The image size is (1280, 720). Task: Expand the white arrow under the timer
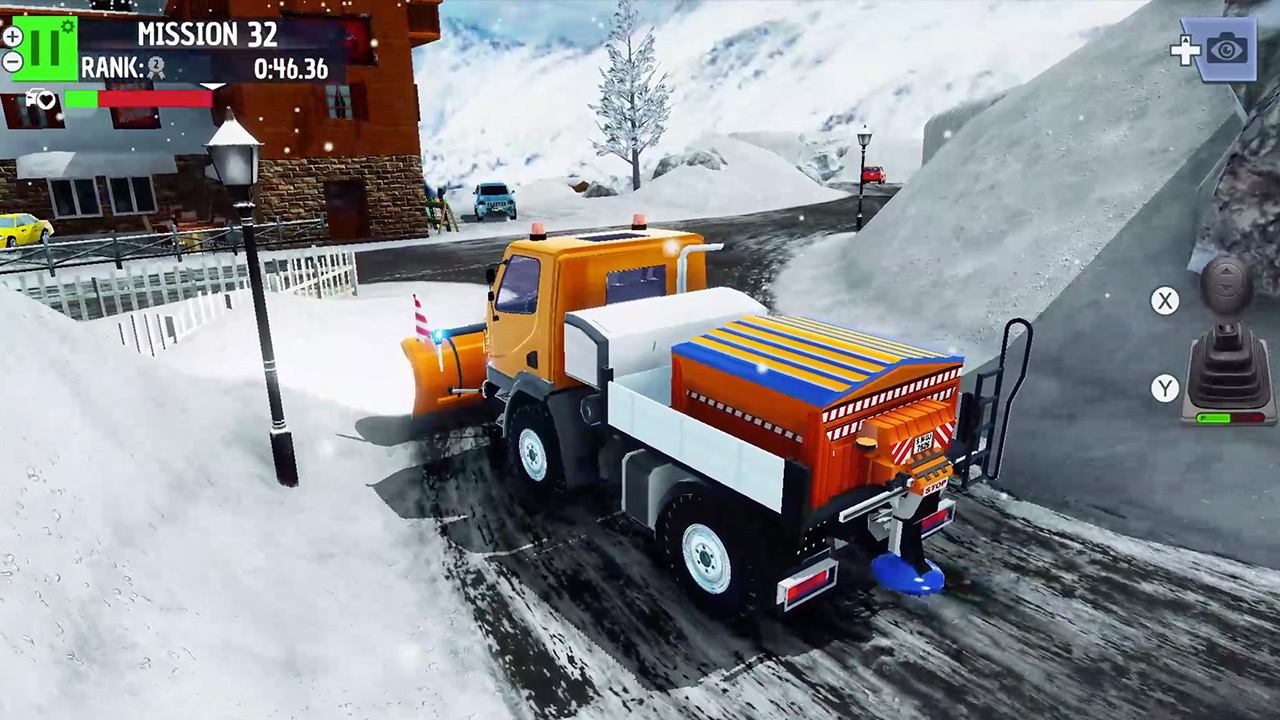coord(212,87)
